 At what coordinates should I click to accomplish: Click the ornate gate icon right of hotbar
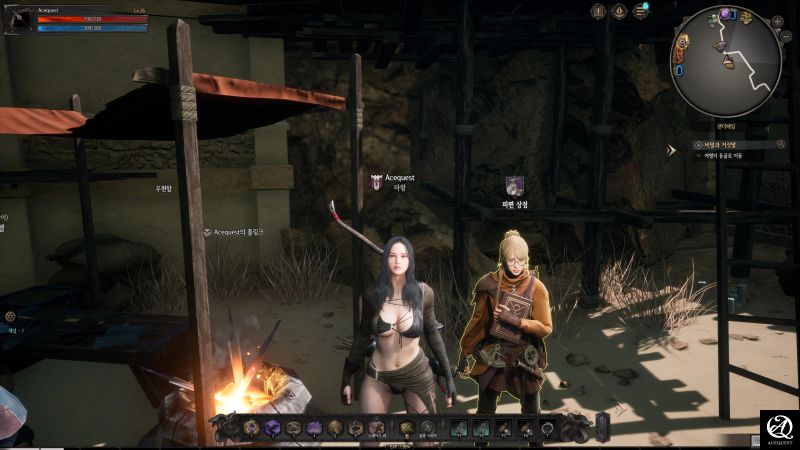[x=603, y=424]
